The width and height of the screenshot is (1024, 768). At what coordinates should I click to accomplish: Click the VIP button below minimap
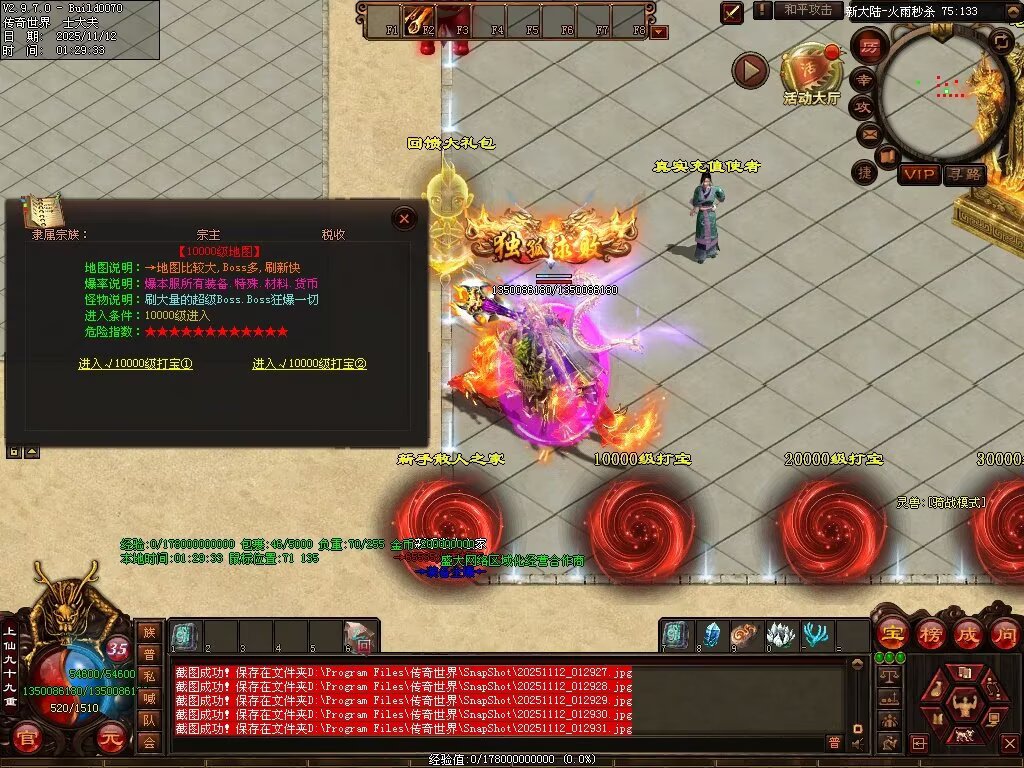click(919, 175)
